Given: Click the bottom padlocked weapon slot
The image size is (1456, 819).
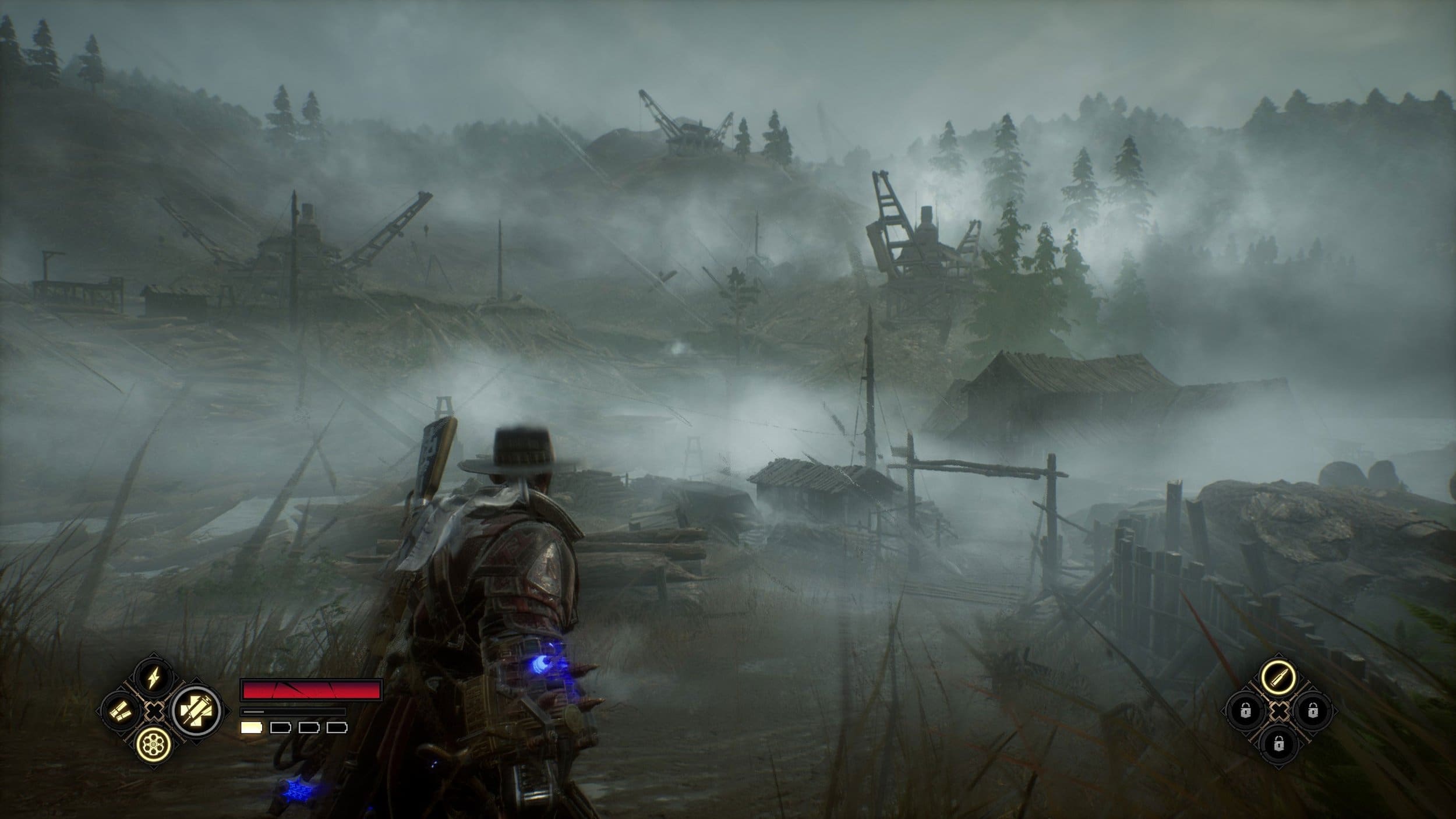Looking at the screenshot, I should (1279, 744).
